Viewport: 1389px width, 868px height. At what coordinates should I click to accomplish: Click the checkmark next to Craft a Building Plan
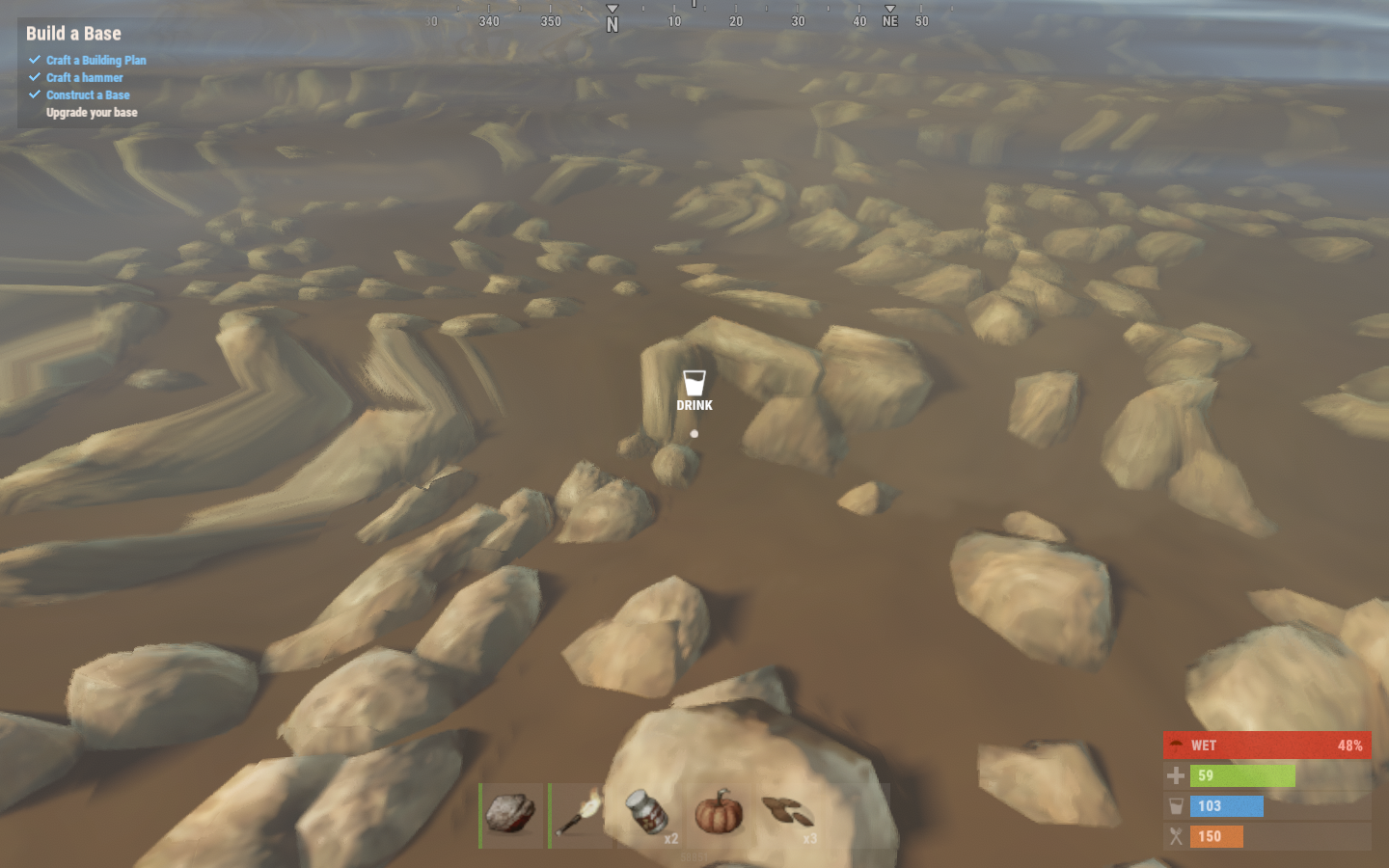(x=34, y=60)
